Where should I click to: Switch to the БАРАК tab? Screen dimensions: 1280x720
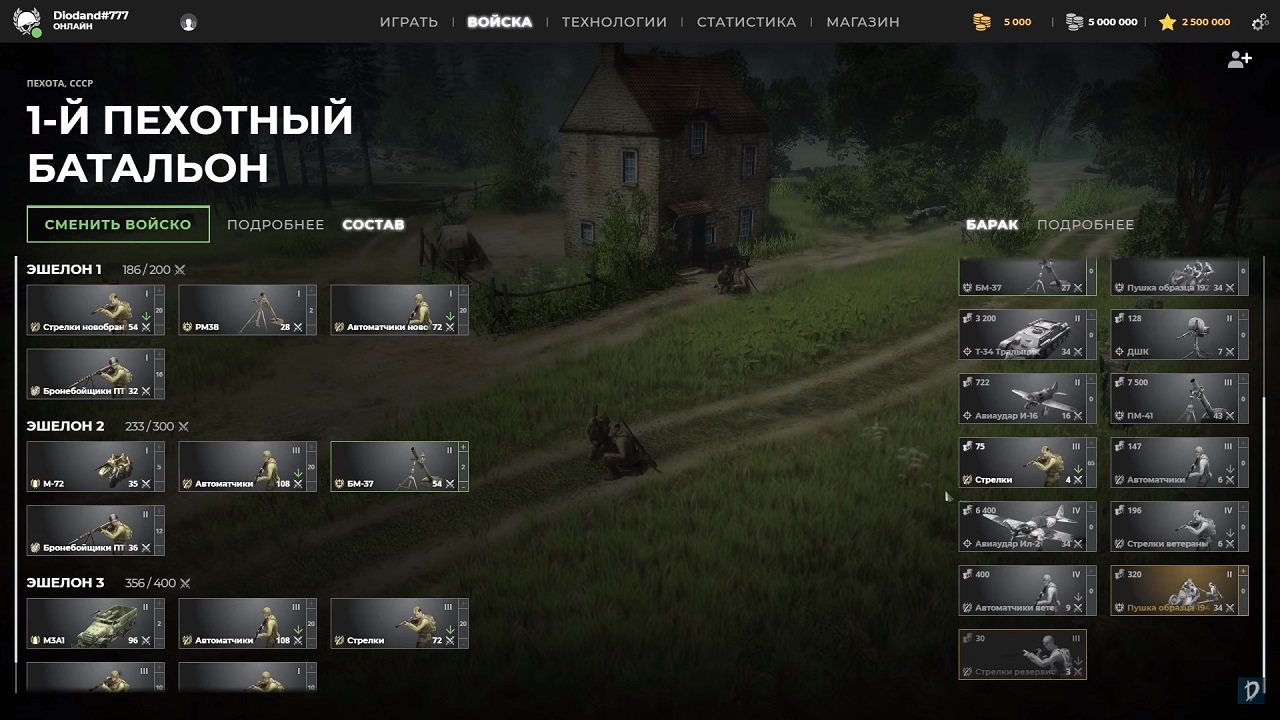[x=993, y=224]
